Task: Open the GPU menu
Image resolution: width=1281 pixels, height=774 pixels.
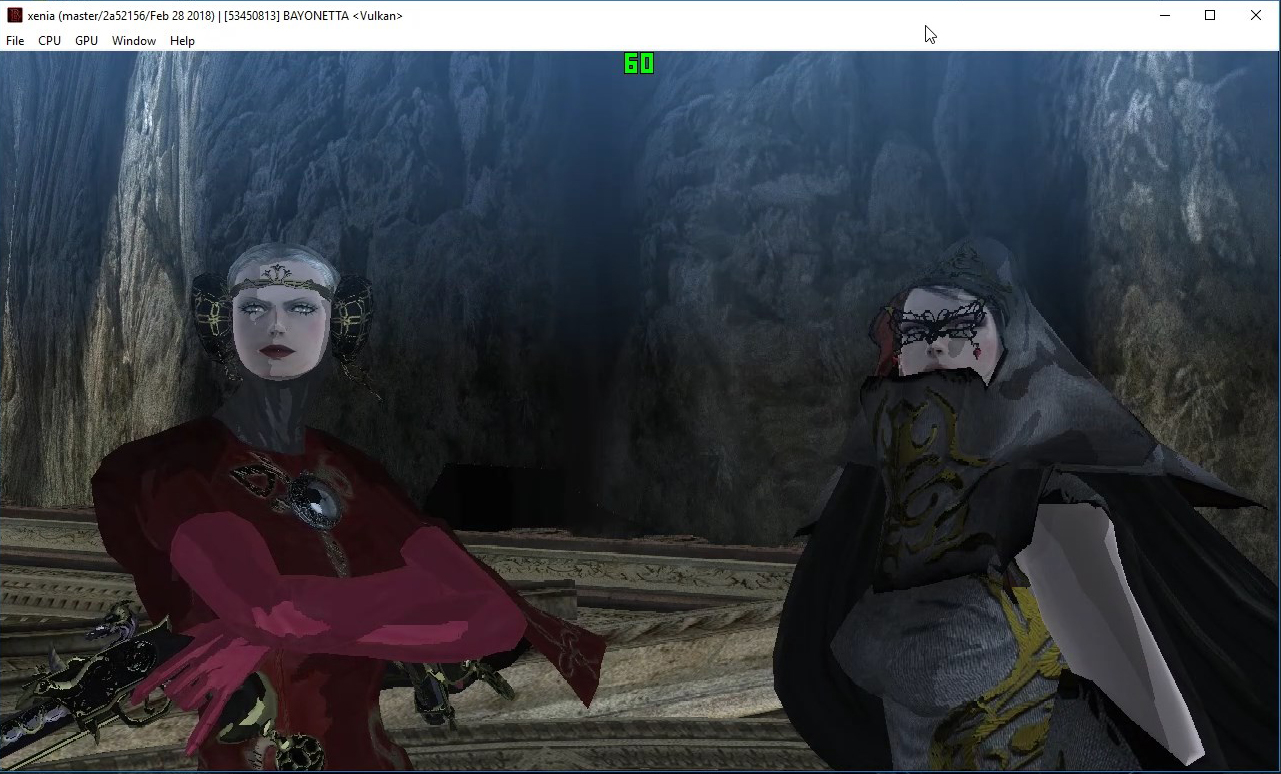Action: point(86,40)
